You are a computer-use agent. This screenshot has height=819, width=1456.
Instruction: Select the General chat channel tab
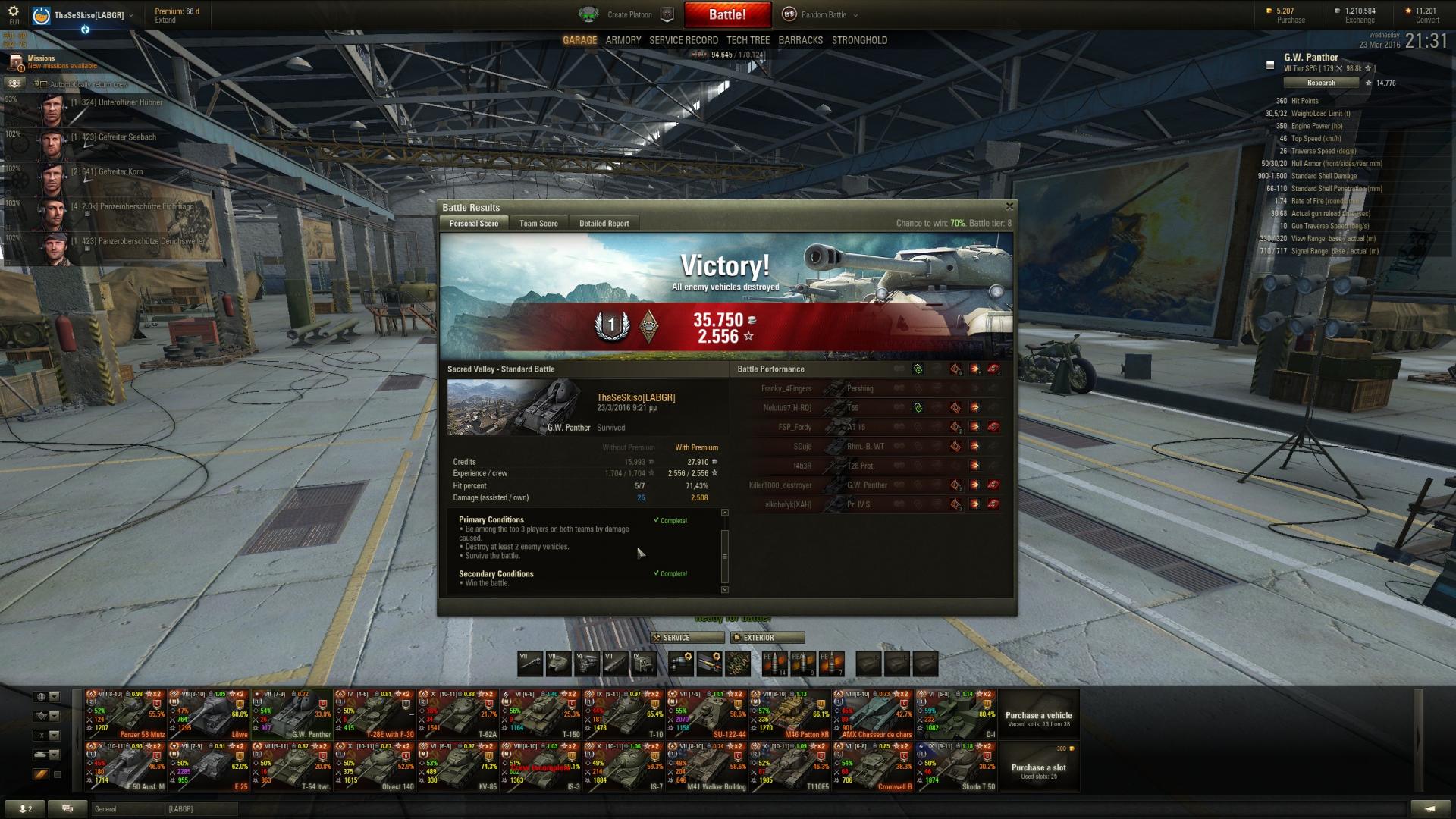[125, 809]
